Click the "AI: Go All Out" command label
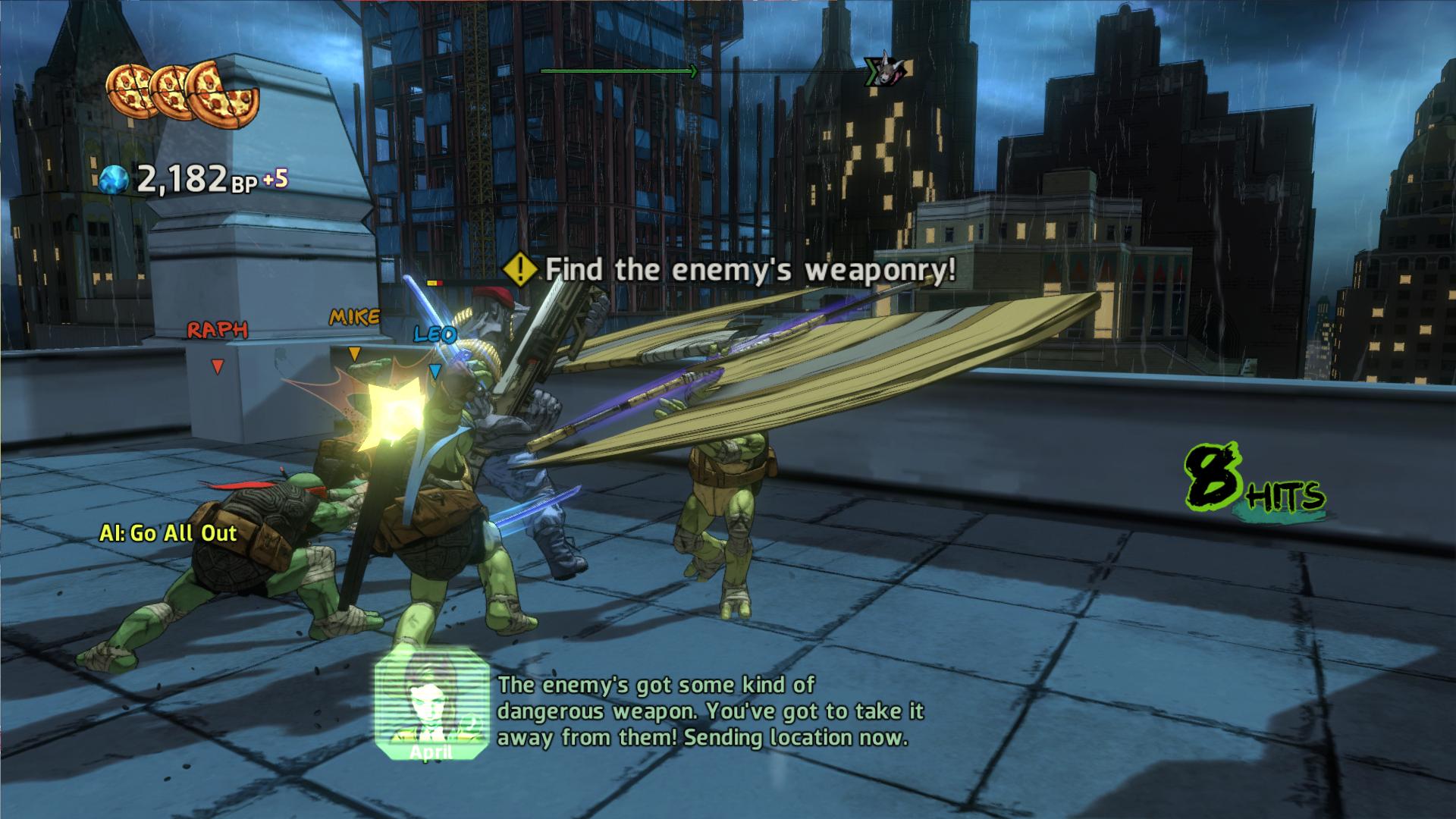The height and width of the screenshot is (819, 1456). [x=168, y=533]
